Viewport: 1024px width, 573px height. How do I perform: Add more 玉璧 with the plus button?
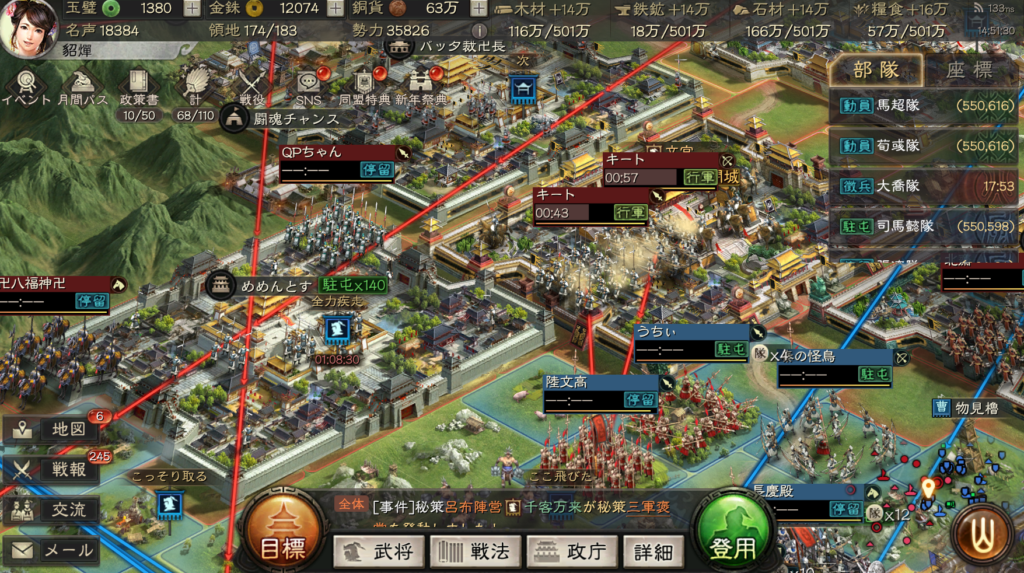click(193, 9)
